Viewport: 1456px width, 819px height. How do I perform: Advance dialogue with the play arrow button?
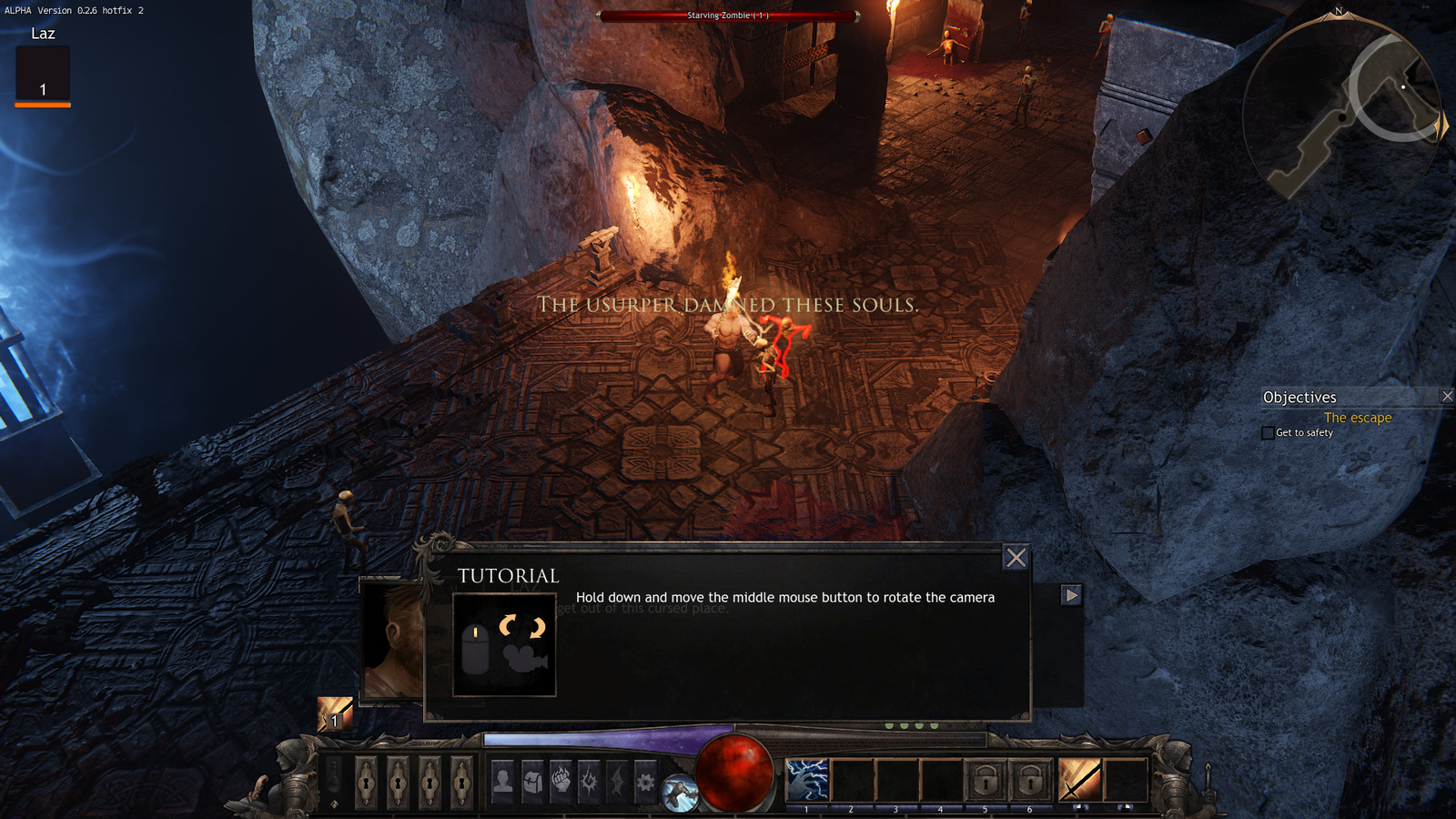click(x=1071, y=595)
